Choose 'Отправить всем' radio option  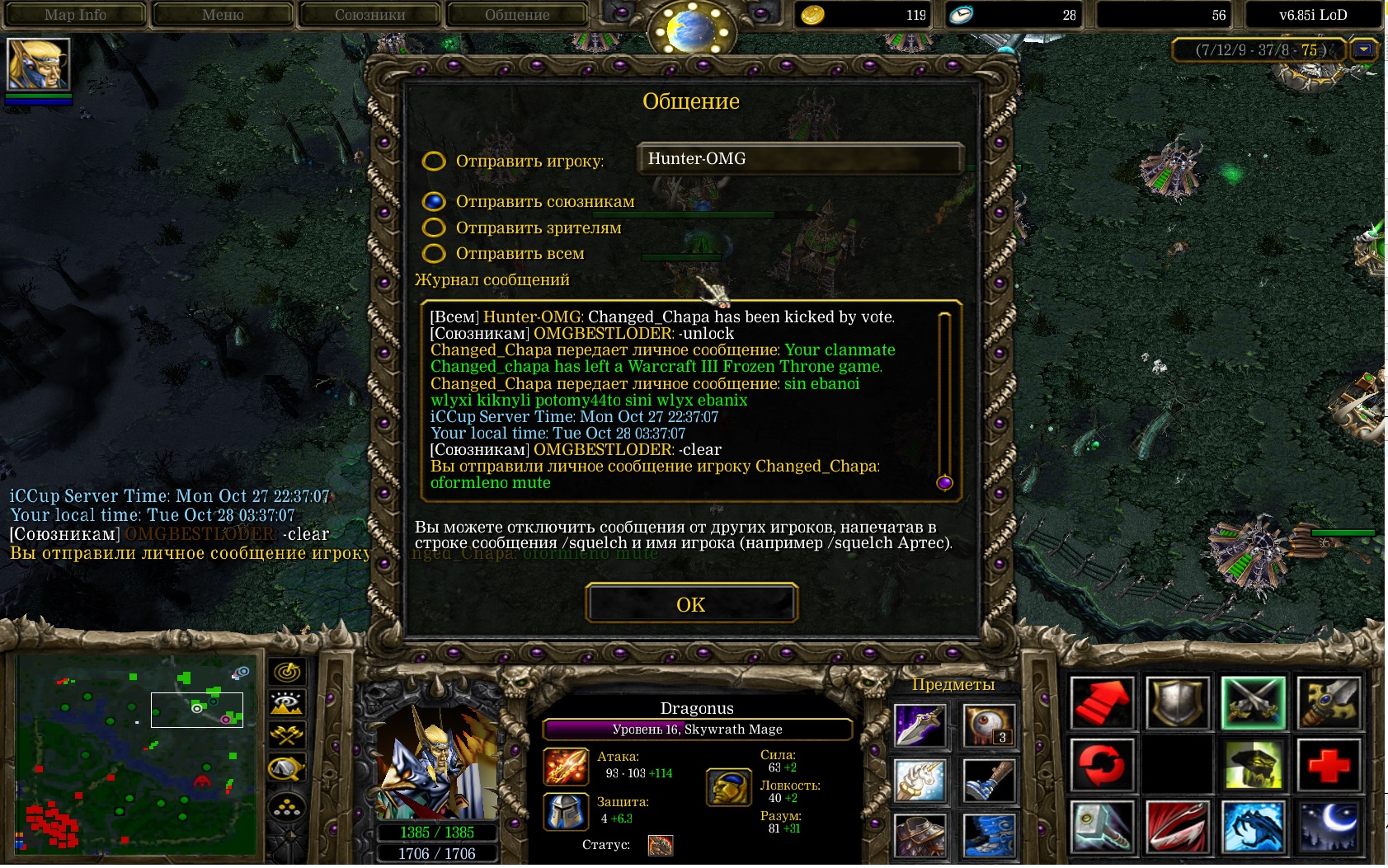[x=434, y=253]
